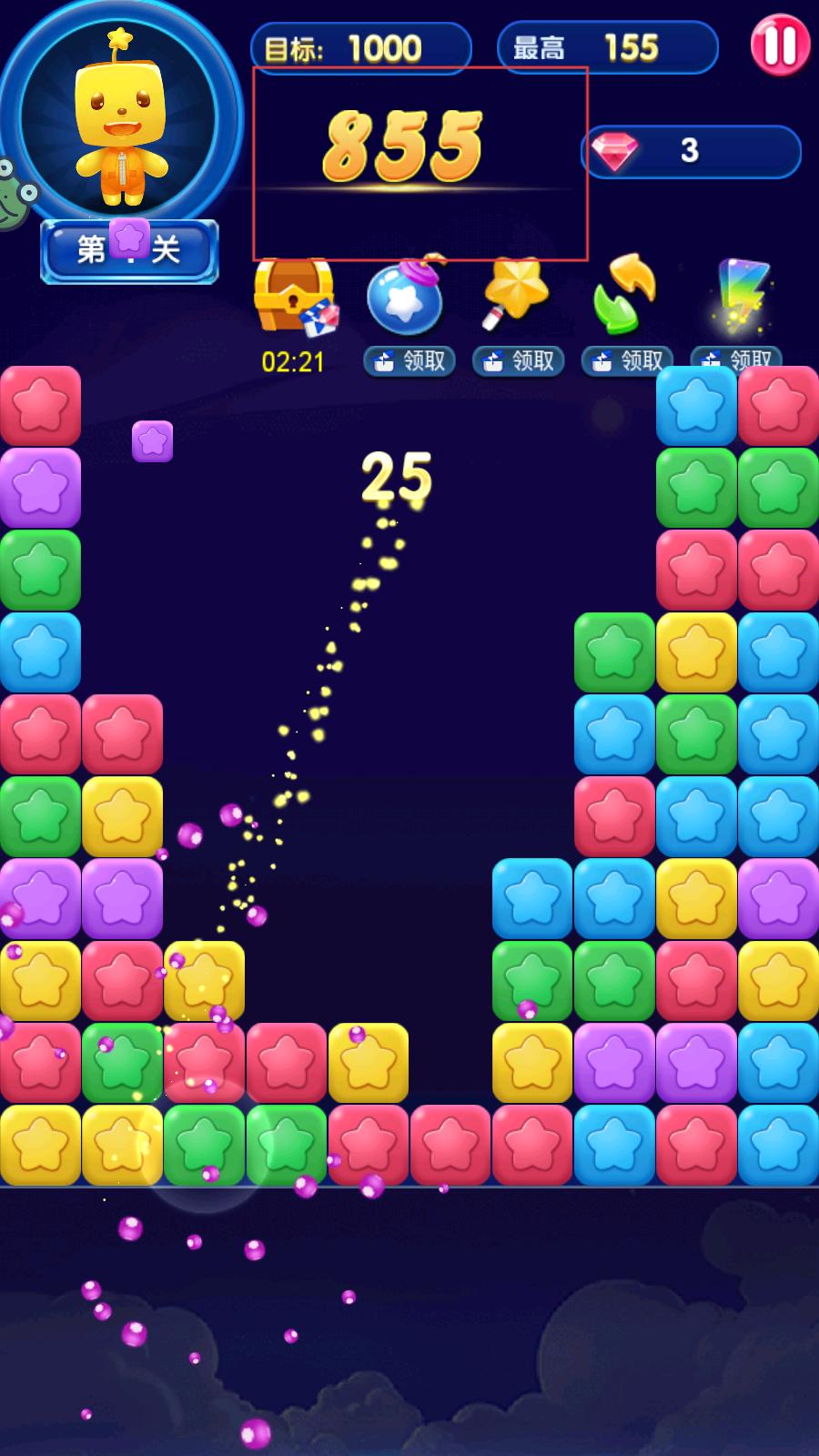The width and height of the screenshot is (819, 1456).
Task: Open the pink gem currency counter
Action: [690, 151]
